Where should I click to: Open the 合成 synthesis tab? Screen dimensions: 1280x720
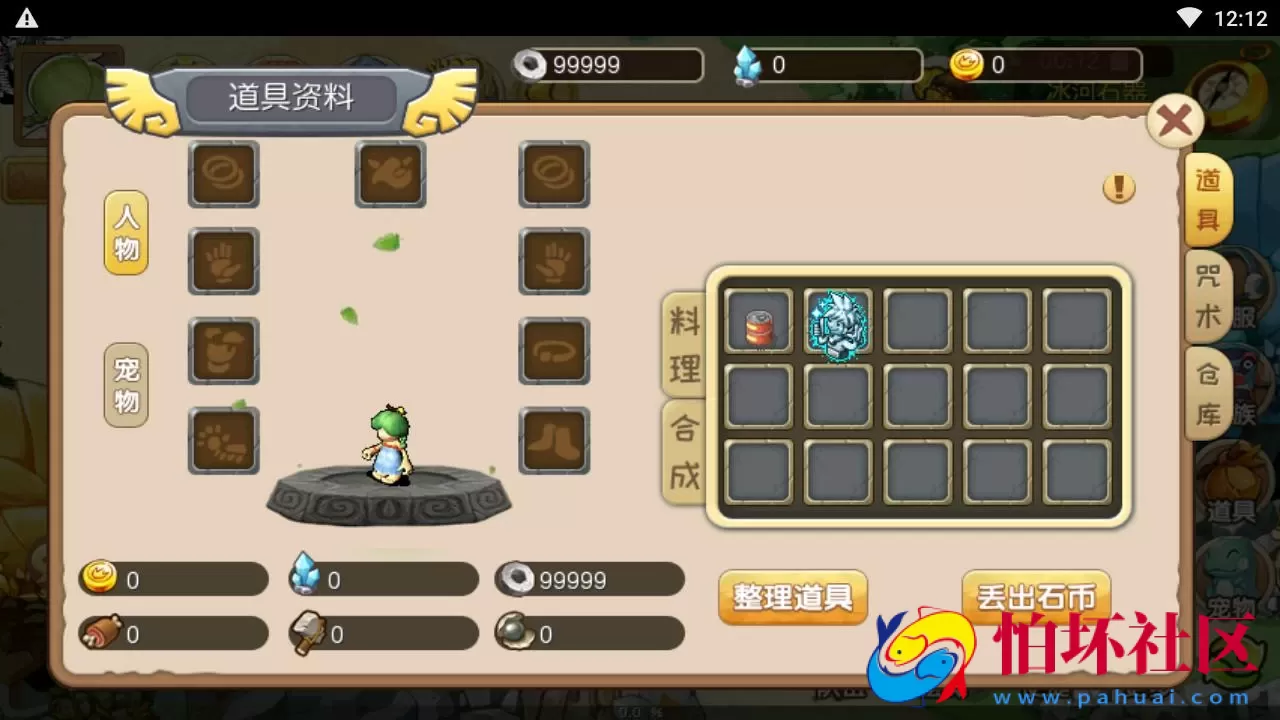[x=684, y=452]
